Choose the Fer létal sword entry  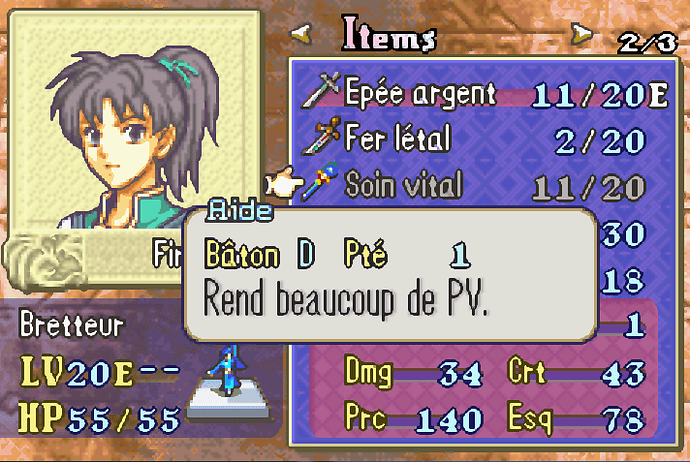point(397,140)
